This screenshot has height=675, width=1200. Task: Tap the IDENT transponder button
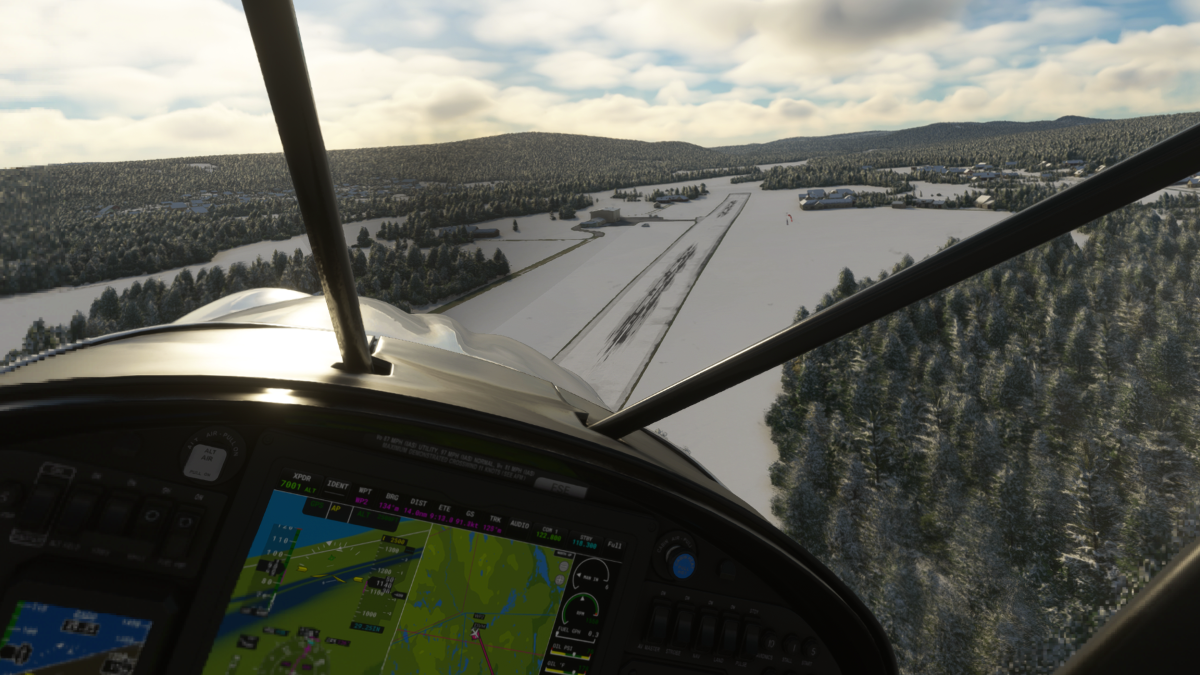(x=337, y=487)
